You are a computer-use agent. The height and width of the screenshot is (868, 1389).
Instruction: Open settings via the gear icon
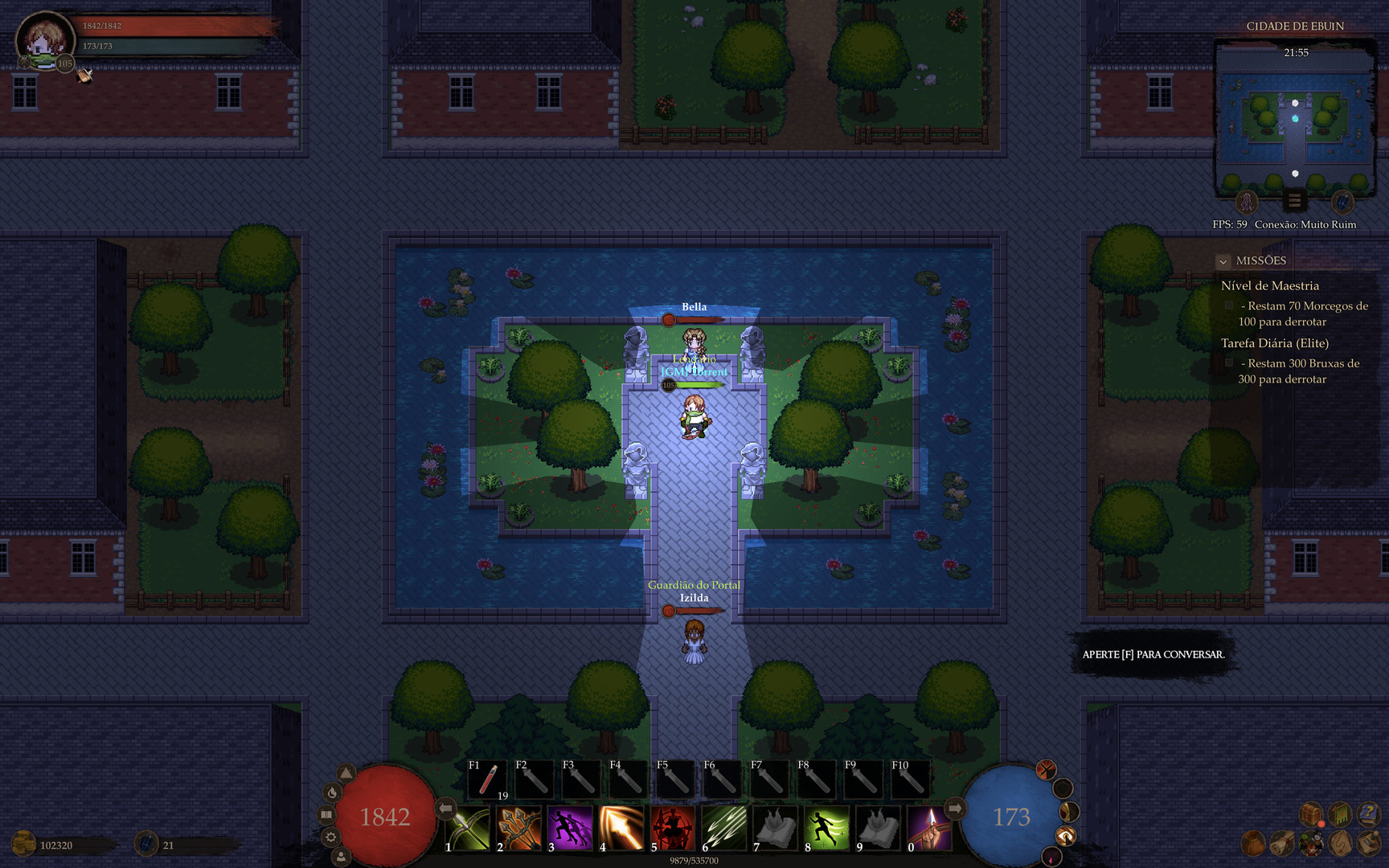pyautogui.click(x=332, y=837)
